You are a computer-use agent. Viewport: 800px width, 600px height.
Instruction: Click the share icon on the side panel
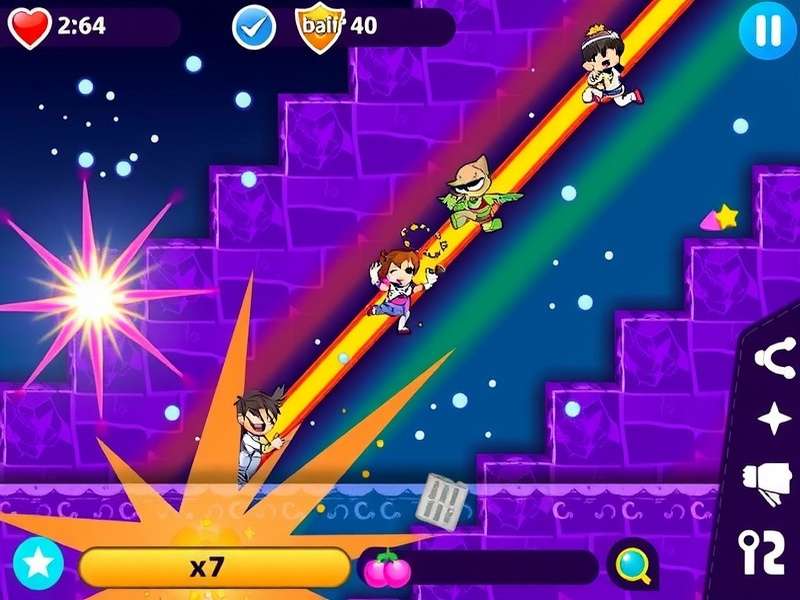point(775,357)
